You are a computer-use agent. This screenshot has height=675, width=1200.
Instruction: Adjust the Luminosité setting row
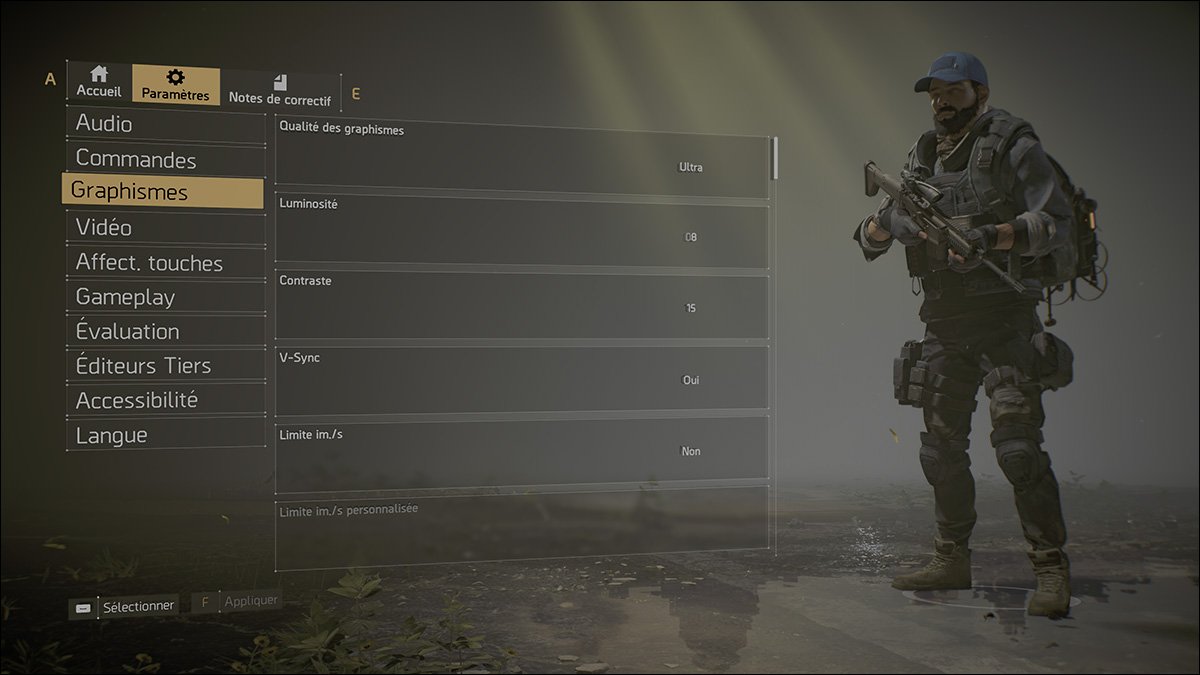521,231
